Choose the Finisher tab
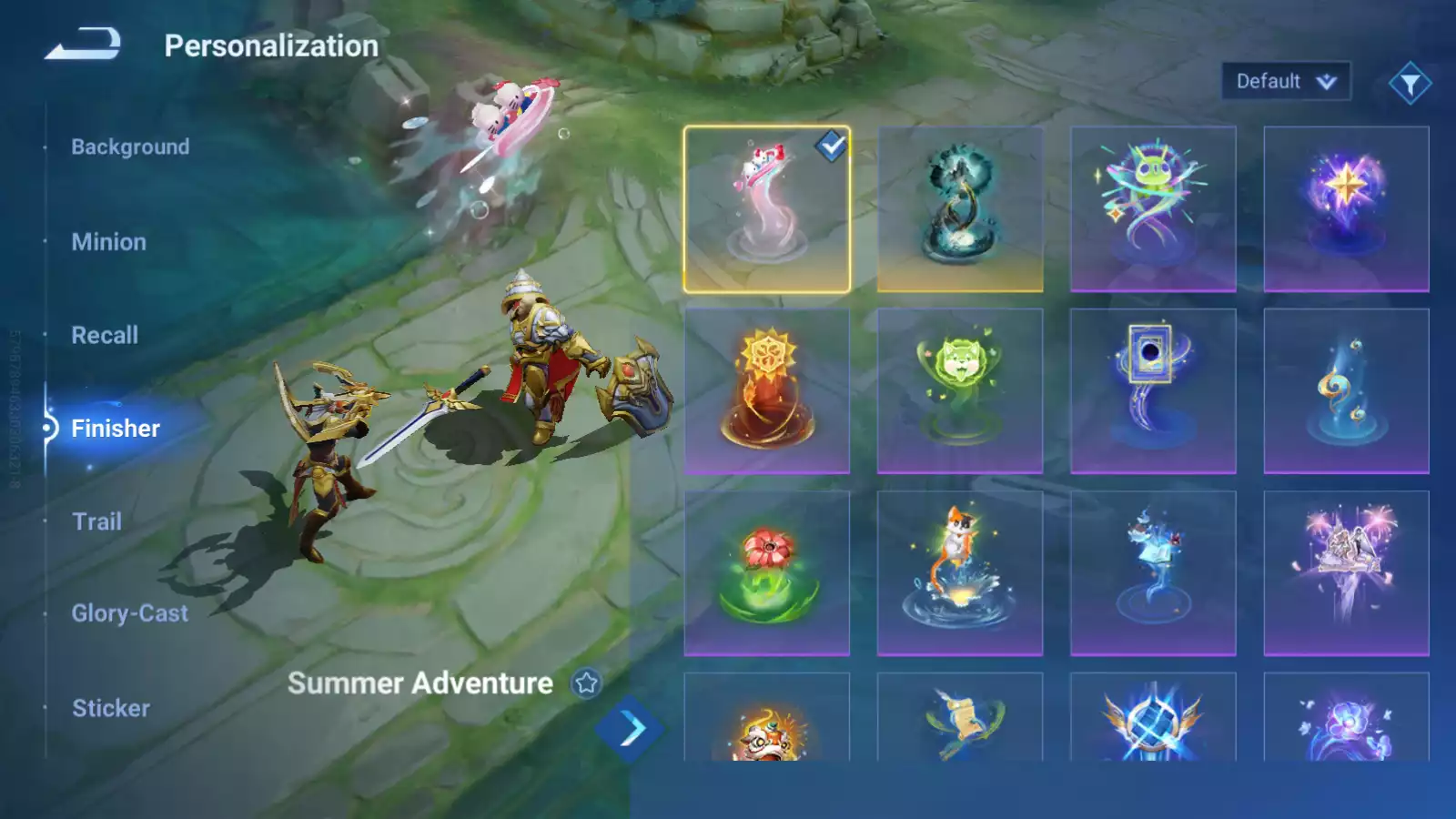Screen dimensions: 1456x819 [x=116, y=429]
